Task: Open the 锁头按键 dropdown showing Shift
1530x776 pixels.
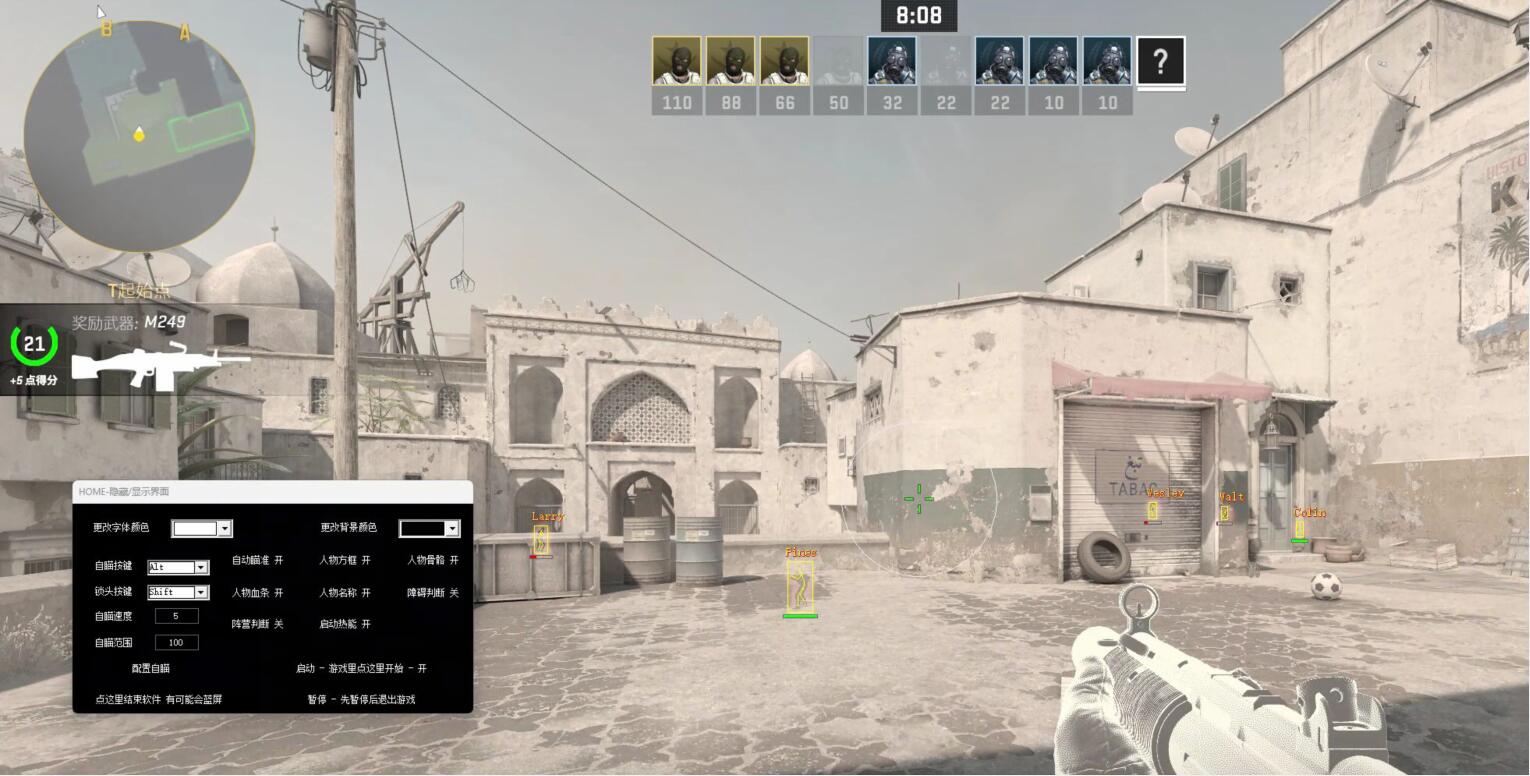Action: (201, 592)
